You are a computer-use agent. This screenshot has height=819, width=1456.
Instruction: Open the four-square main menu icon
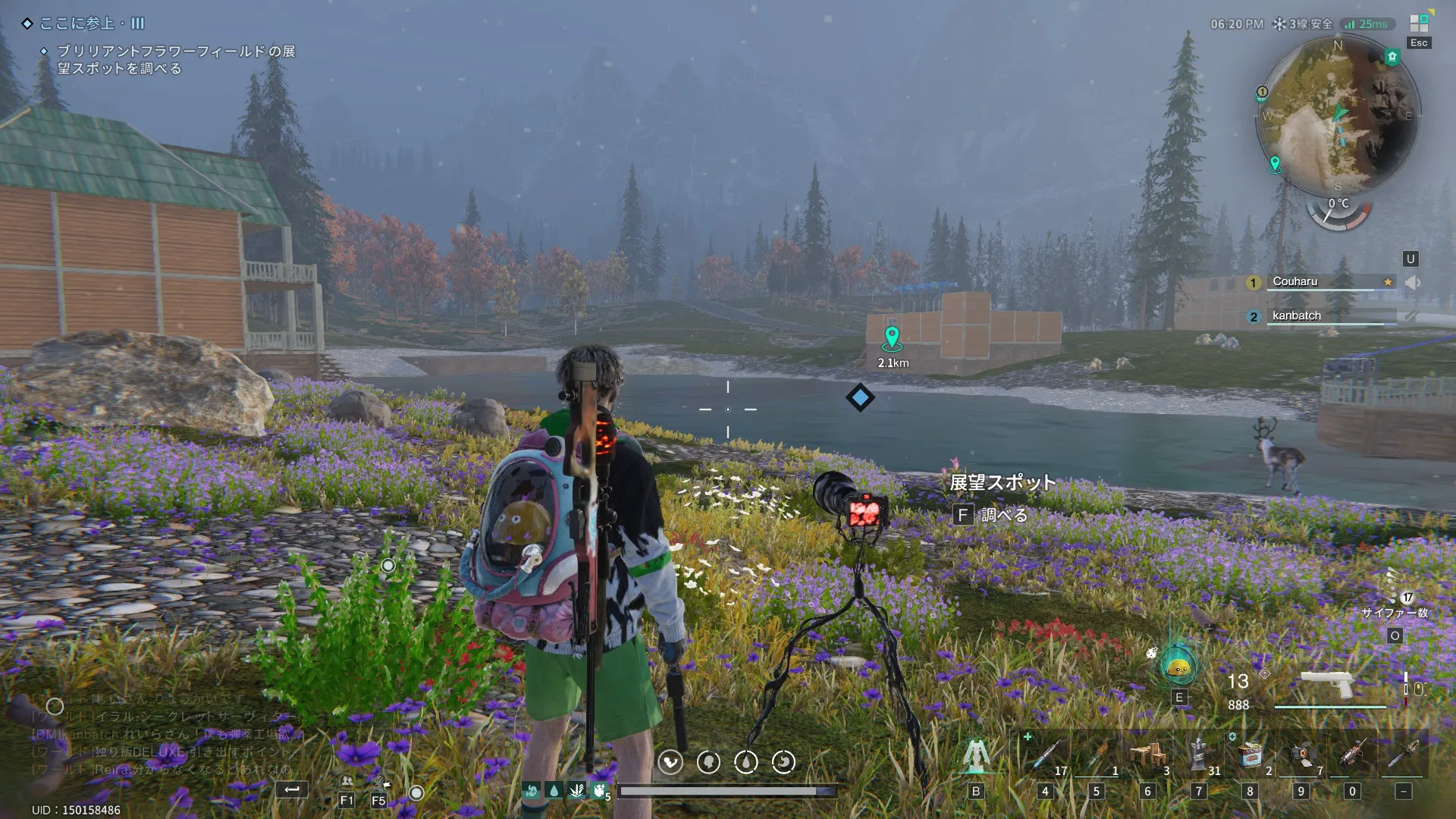(1419, 24)
